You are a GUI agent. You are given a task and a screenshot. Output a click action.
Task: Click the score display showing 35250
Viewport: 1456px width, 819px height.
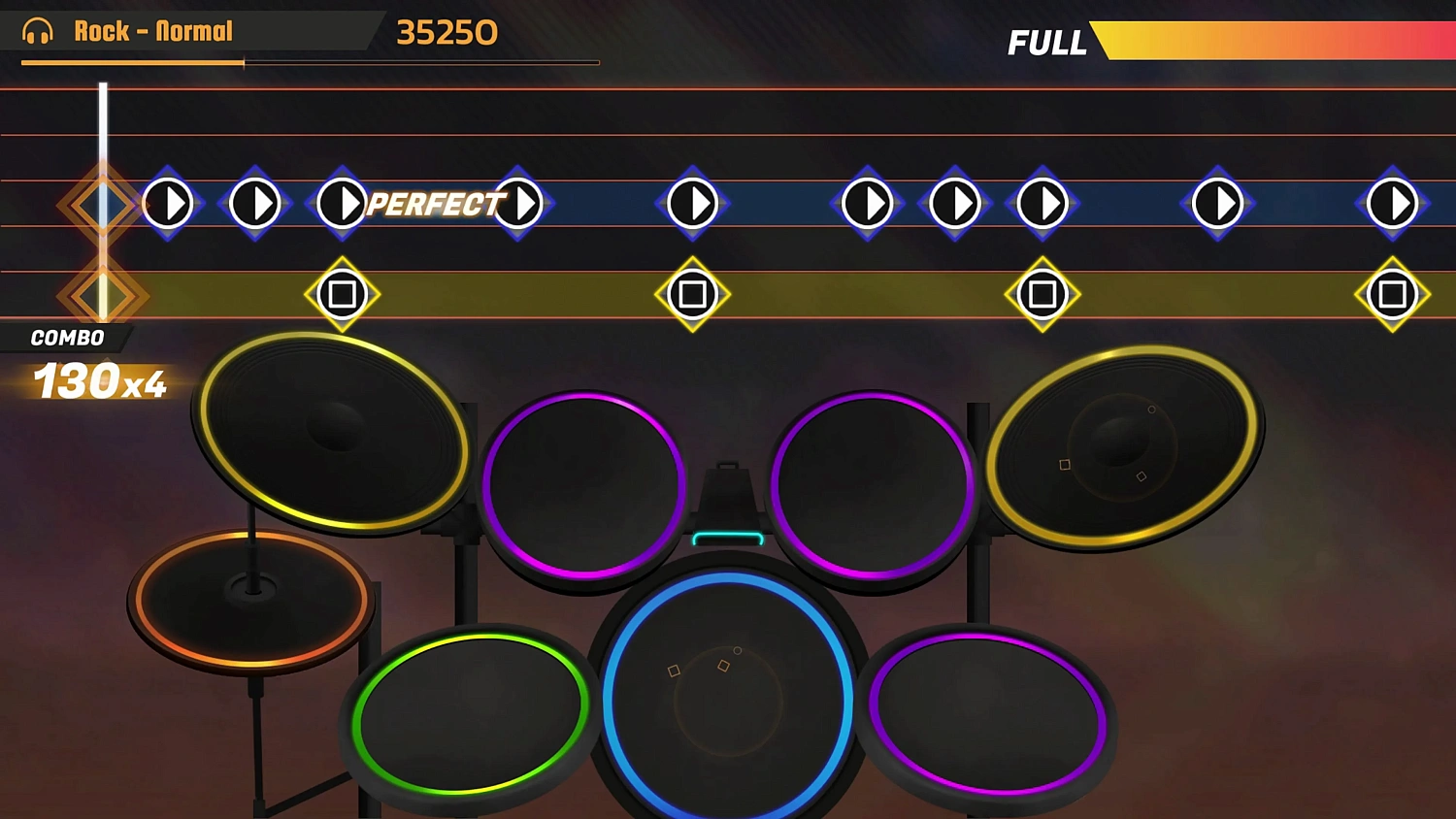point(447,32)
